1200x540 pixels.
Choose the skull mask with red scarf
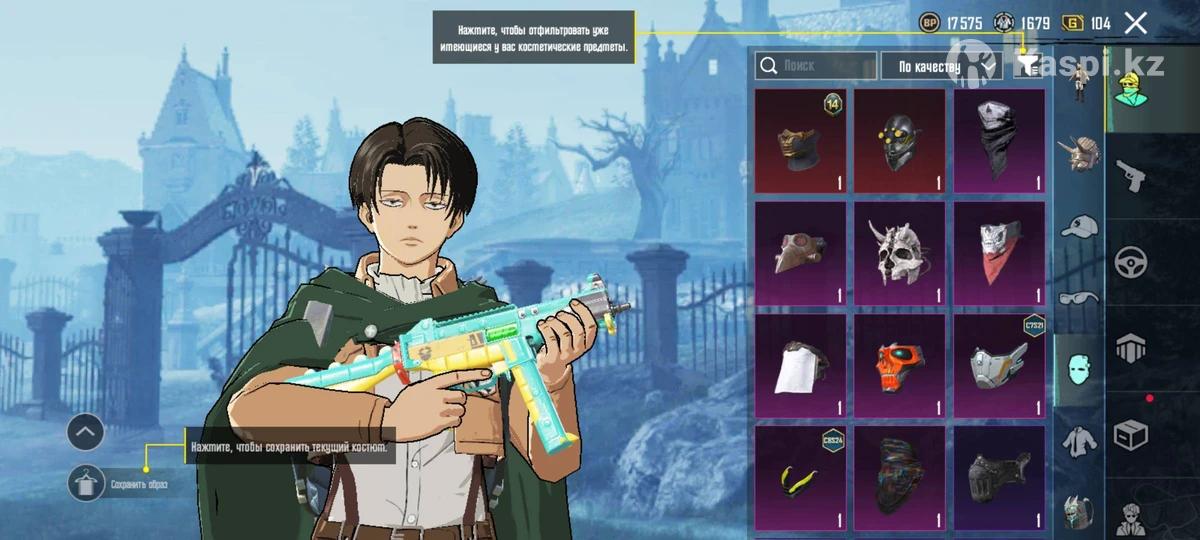pyautogui.click(x=998, y=254)
